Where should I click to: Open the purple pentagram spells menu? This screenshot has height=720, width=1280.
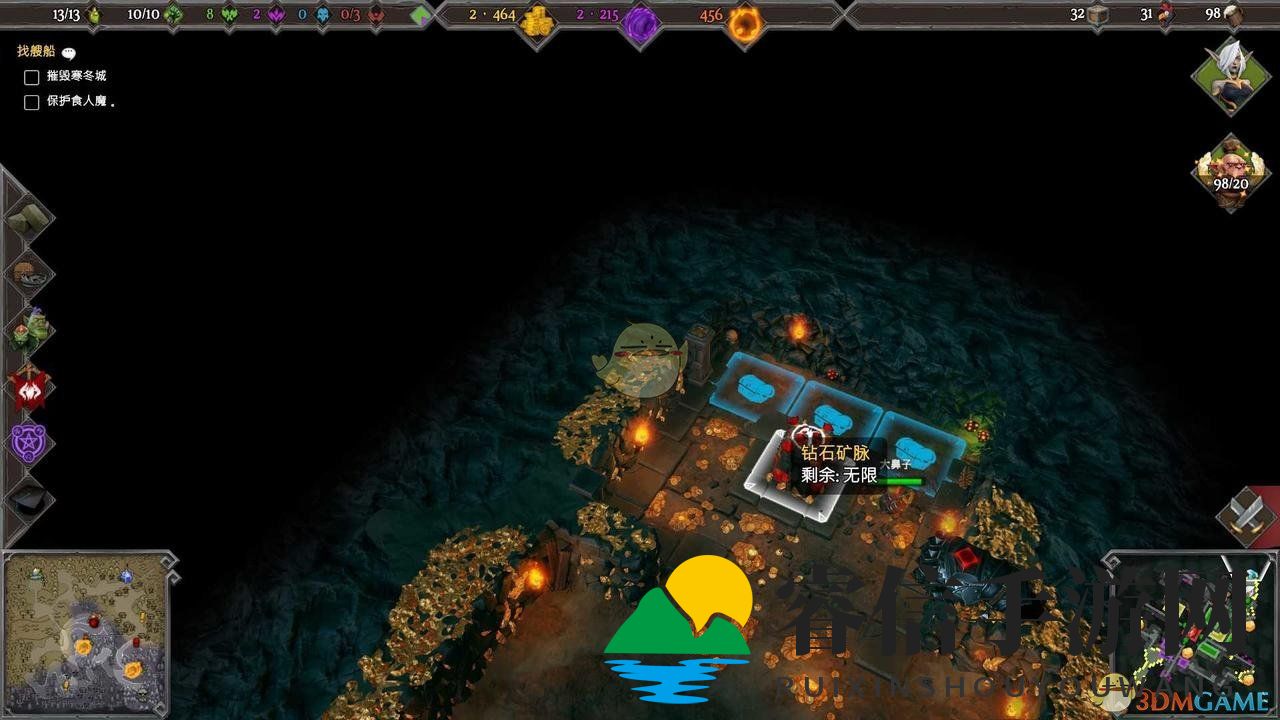coord(29,441)
